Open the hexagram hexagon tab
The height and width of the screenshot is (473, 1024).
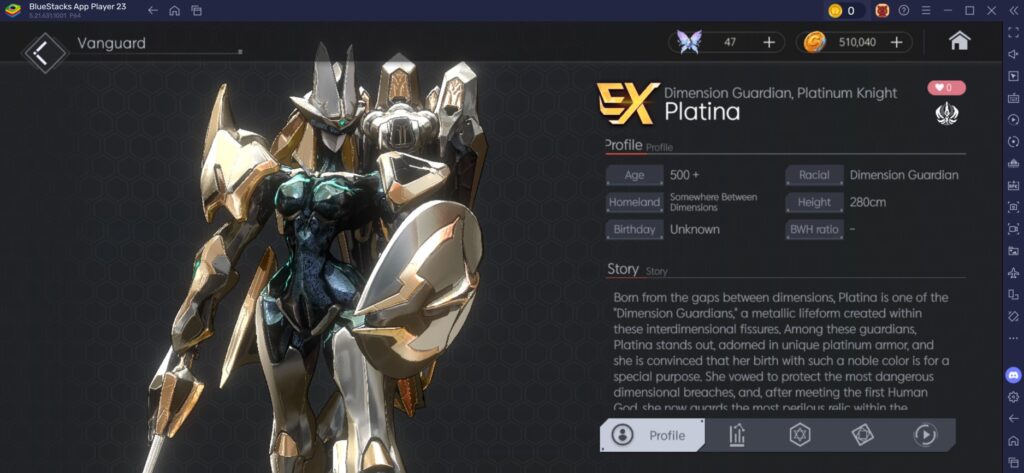pos(800,435)
